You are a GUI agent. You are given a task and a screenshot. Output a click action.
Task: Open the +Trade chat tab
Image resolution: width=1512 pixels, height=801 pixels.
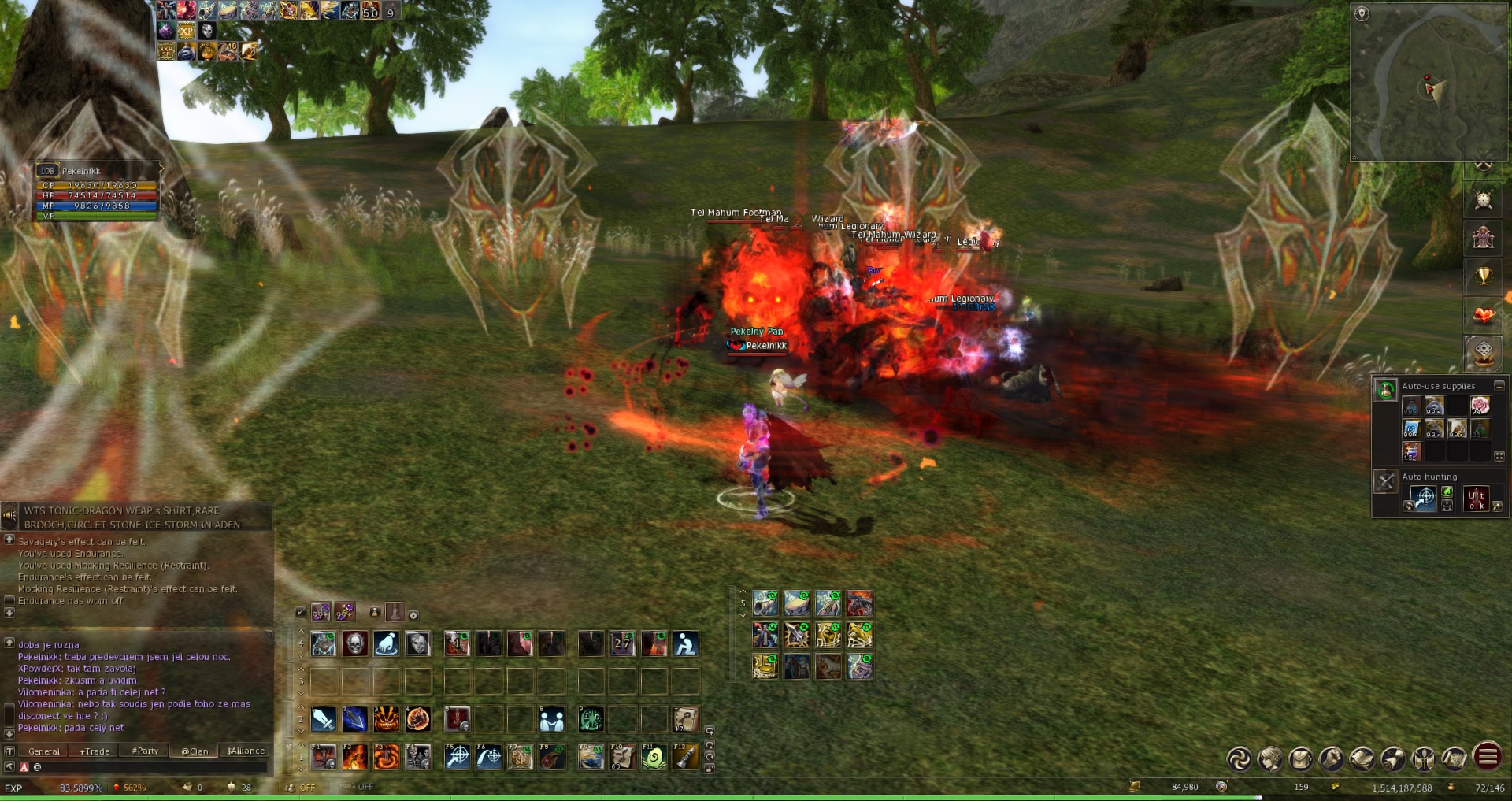coord(94,751)
